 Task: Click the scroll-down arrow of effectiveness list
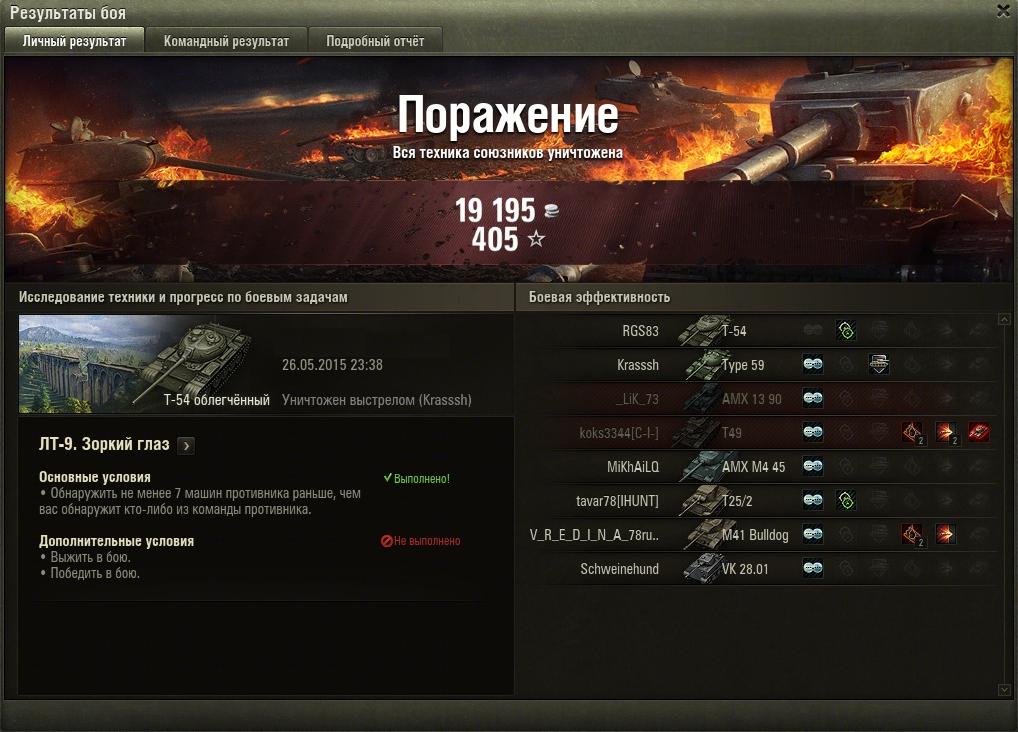(1005, 690)
